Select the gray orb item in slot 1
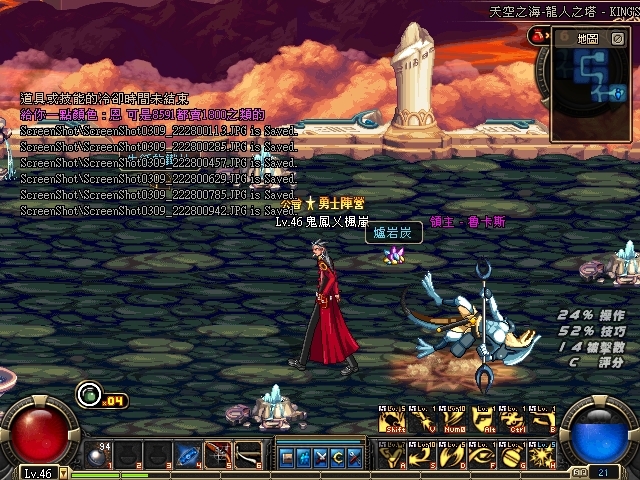This screenshot has width=640, height=480. coord(98,455)
